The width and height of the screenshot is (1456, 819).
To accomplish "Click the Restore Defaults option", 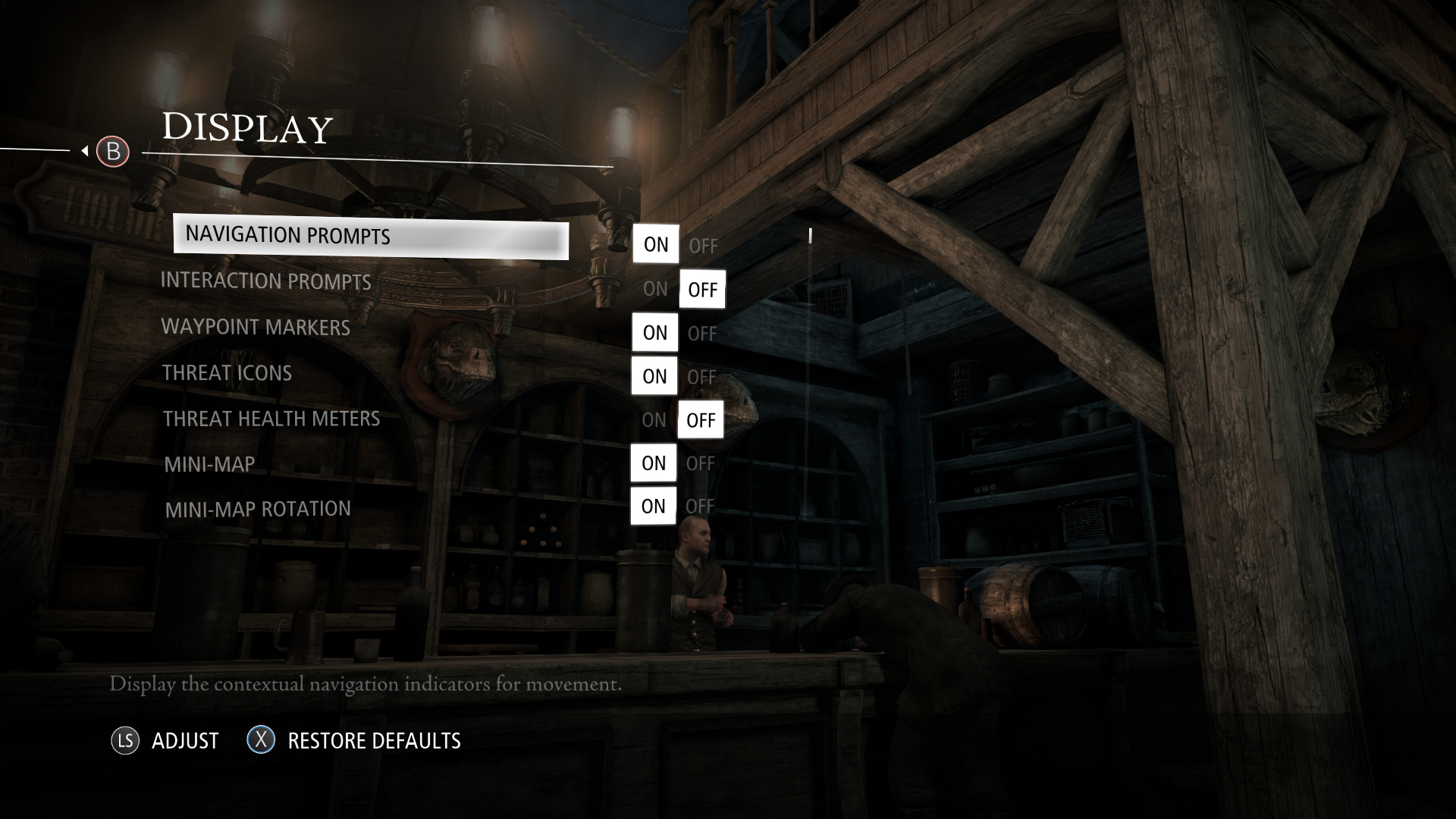I will [374, 741].
